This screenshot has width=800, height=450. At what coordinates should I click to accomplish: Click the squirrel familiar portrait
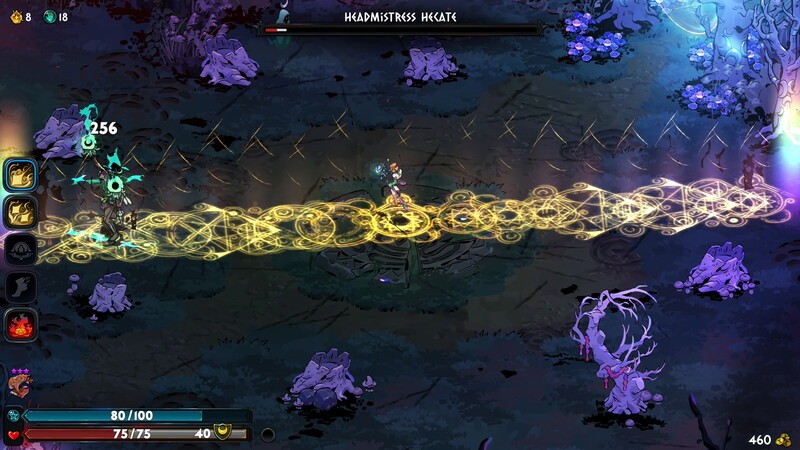[x=18, y=386]
